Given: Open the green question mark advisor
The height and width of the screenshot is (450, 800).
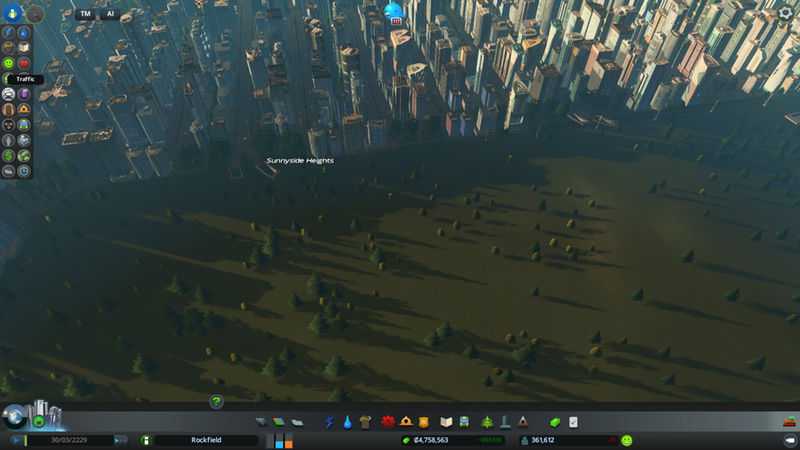Looking at the screenshot, I should click(x=216, y=401).
